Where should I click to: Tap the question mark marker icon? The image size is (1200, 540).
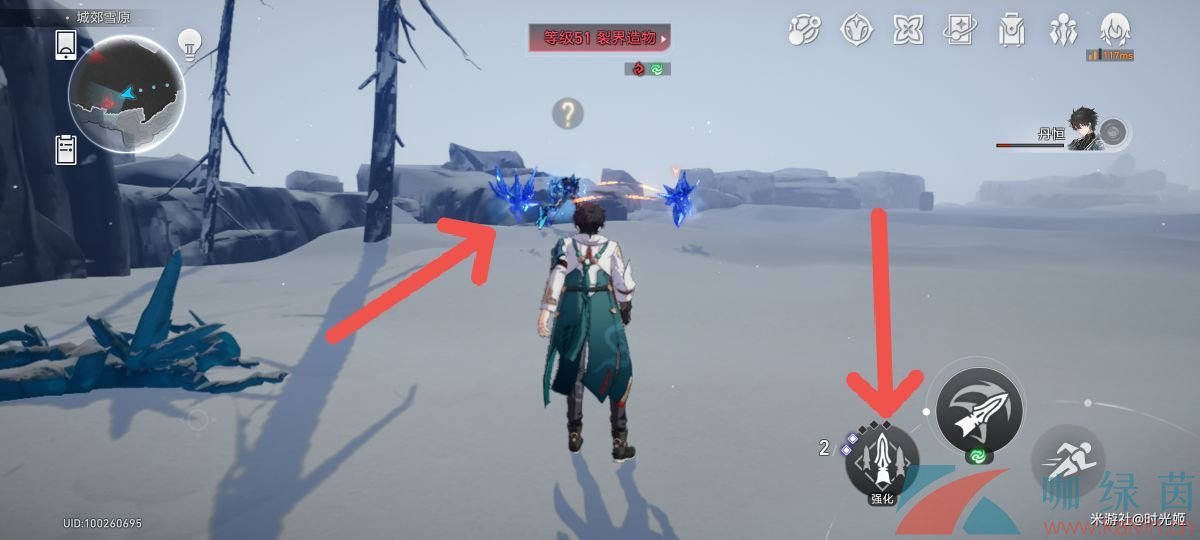click(568, 114)
